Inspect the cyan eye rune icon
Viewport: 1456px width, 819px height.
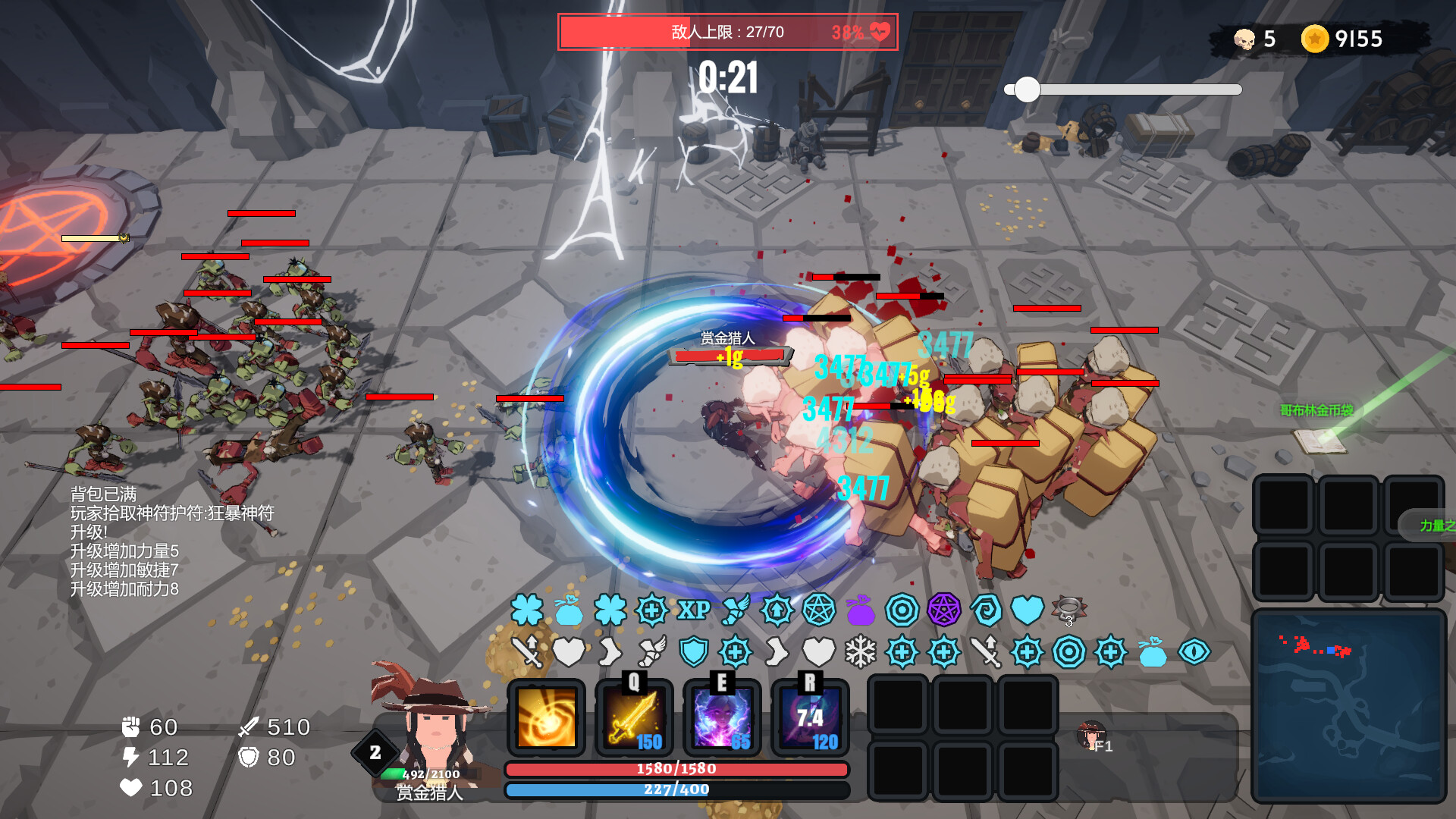[x=1194, y=652]
